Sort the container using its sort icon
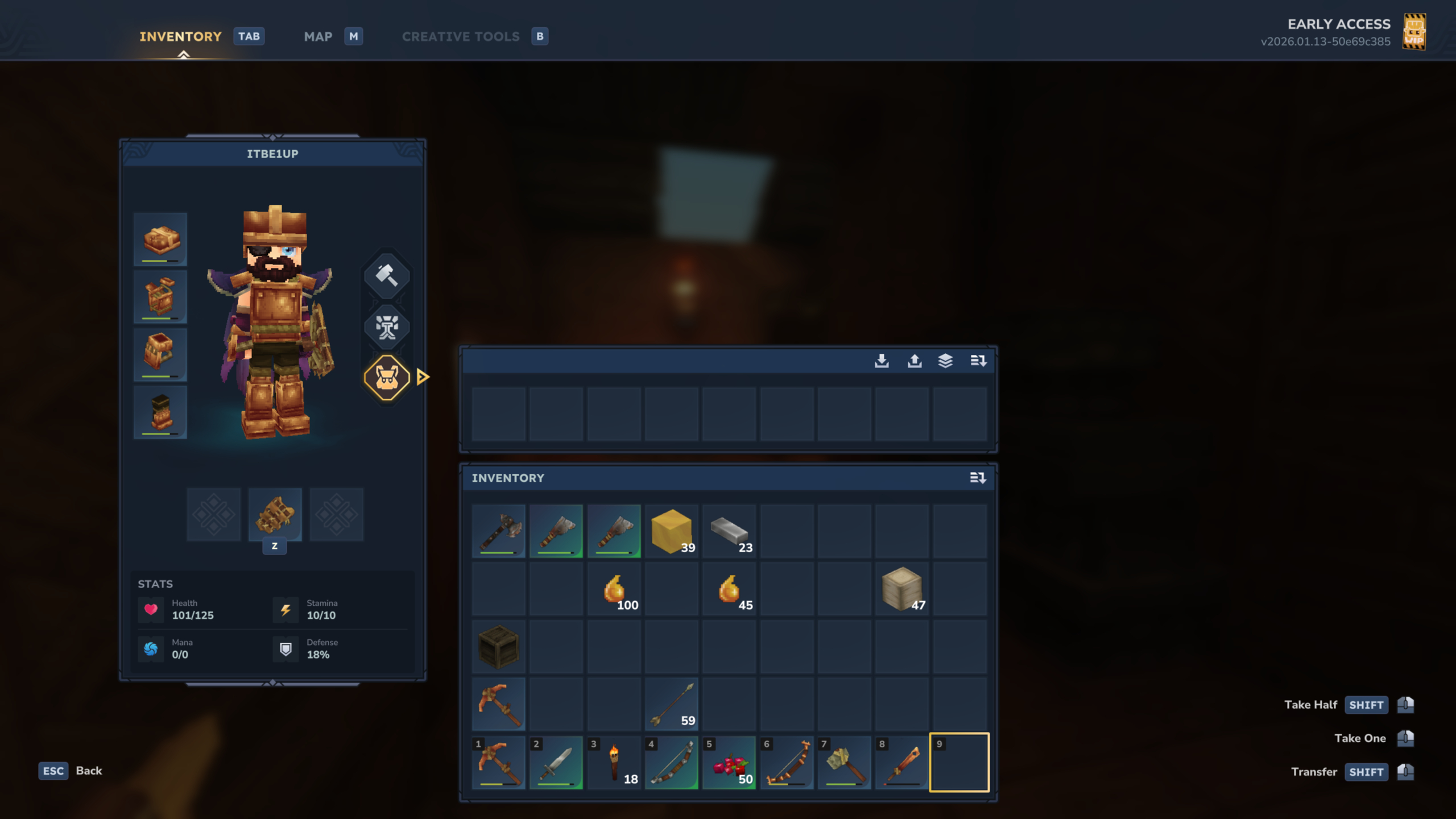This screenshot has height=819, width=1456. [978, 360]
